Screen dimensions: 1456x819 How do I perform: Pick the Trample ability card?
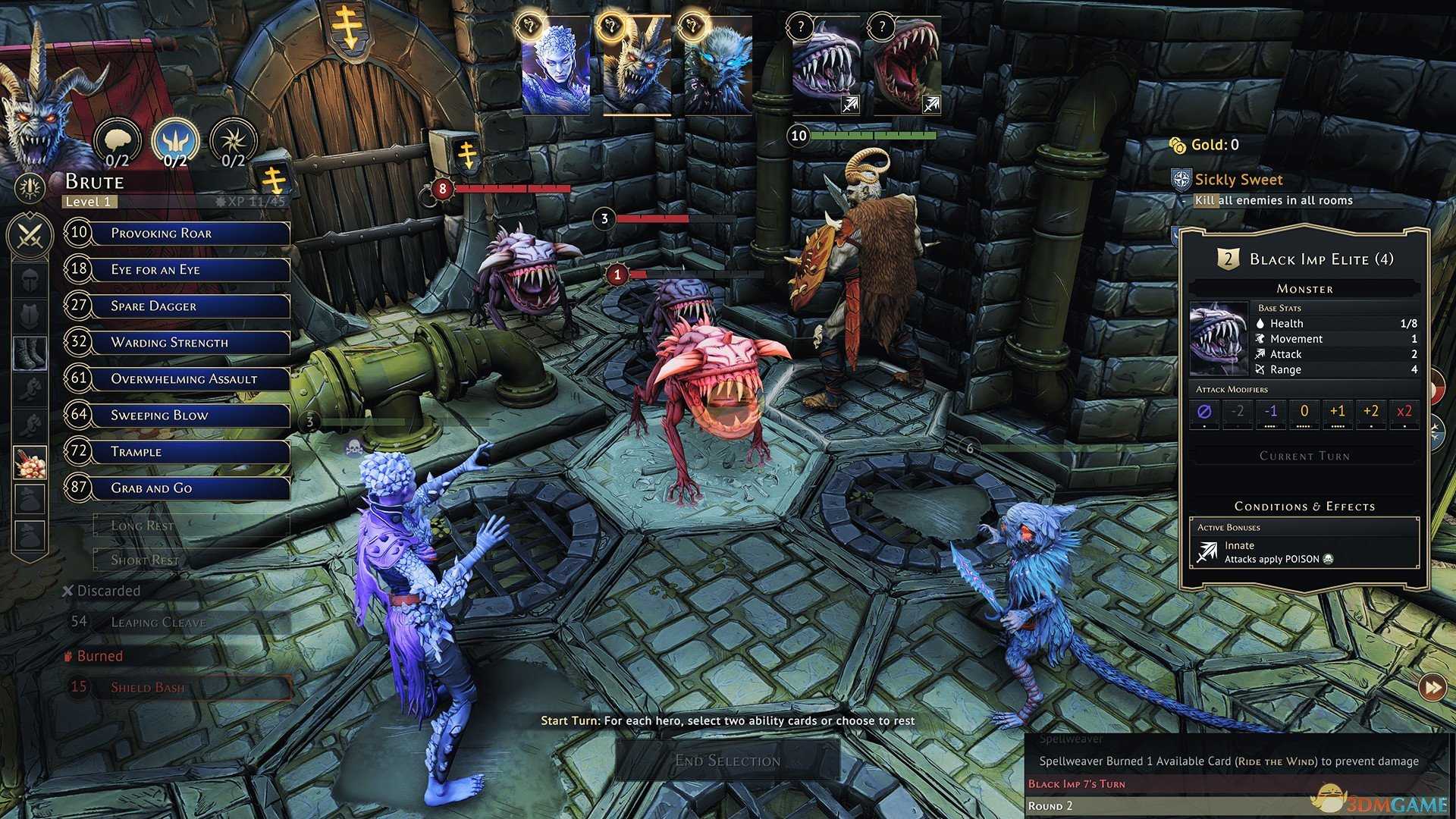(x=188, y=451)
